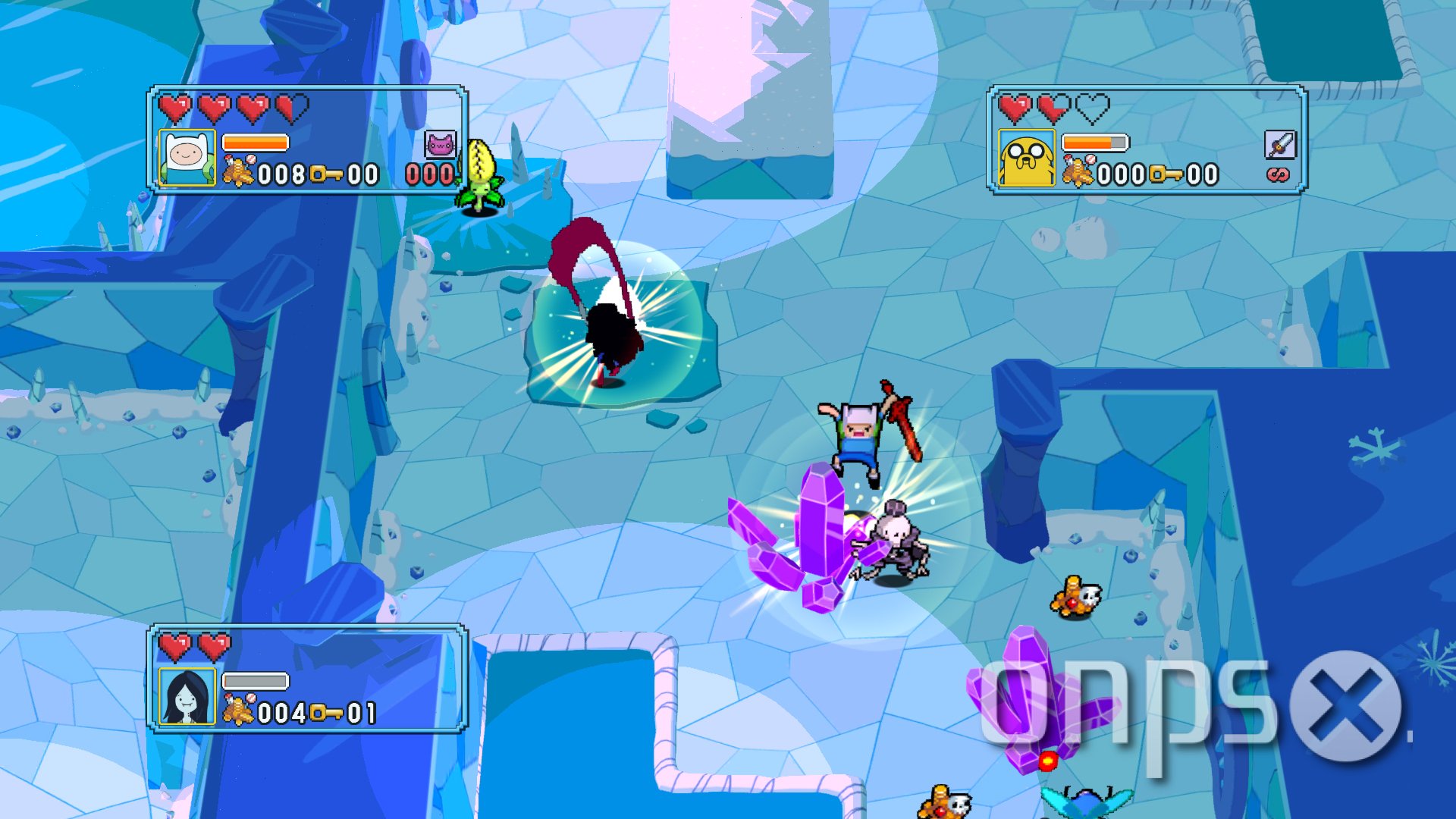Viewport: 1456px width, 819px height.
Task: Click the 008 treat counter in Finn's HUD
Action: pyautogui.click(x=283, y=173)
